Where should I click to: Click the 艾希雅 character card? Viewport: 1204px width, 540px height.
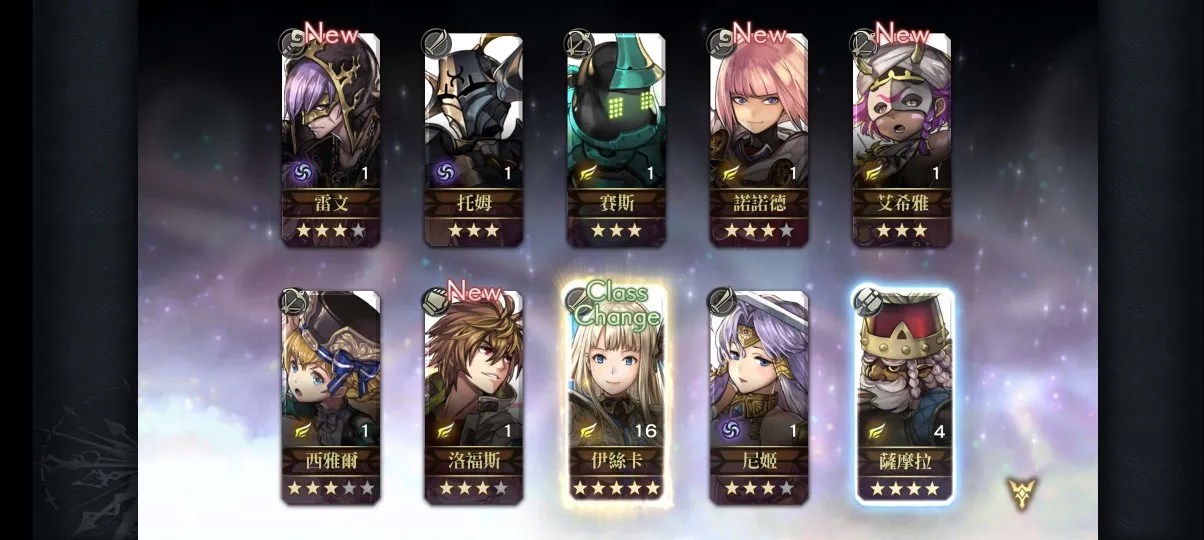point(901,139)
